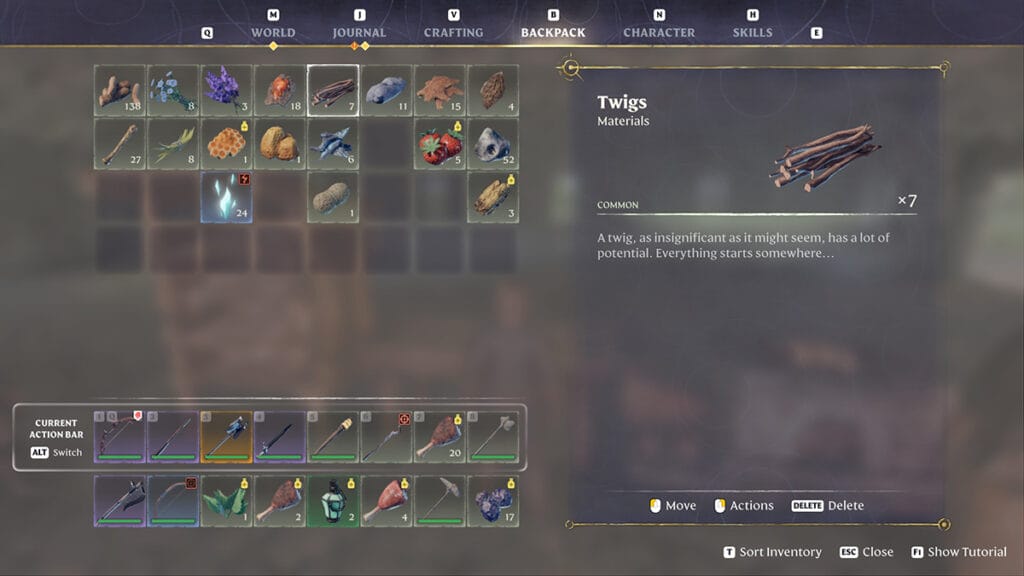Close the backpack menu
Image resolution: width=1024 pixels, height=576 pixels.
coord(868,552)
